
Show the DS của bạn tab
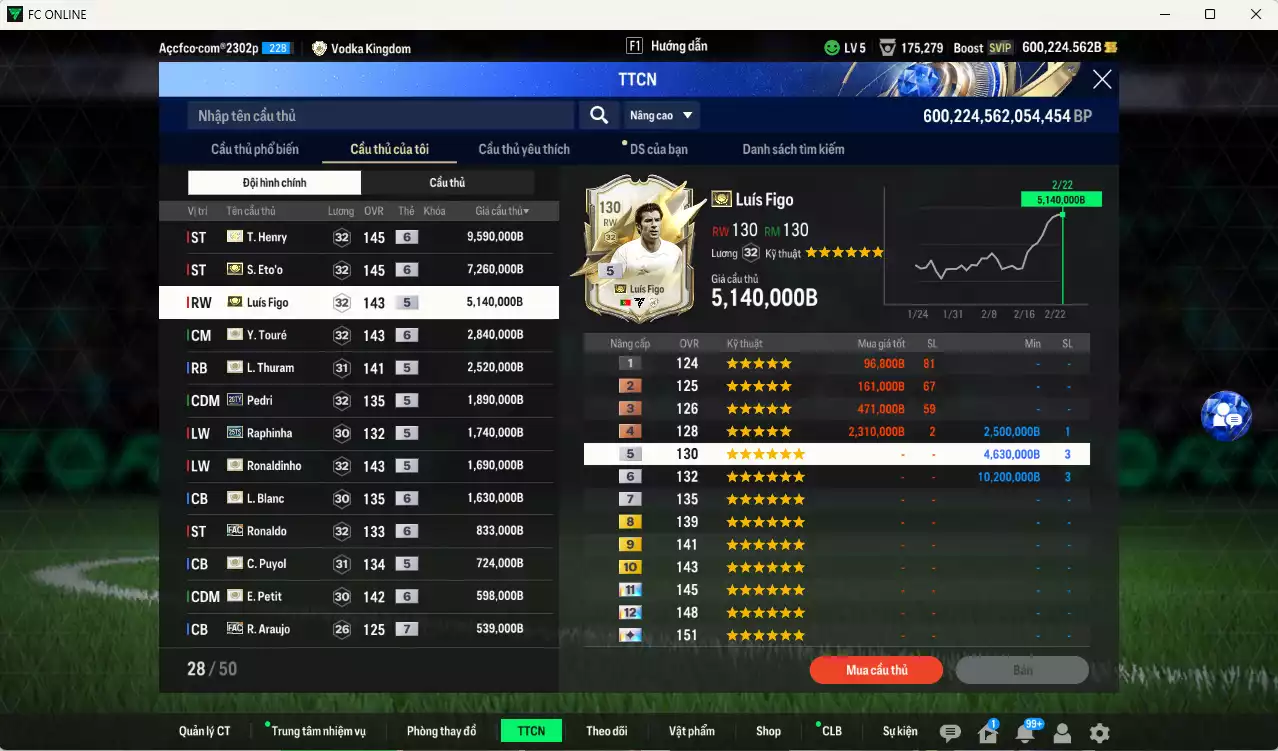pos(658,149)
